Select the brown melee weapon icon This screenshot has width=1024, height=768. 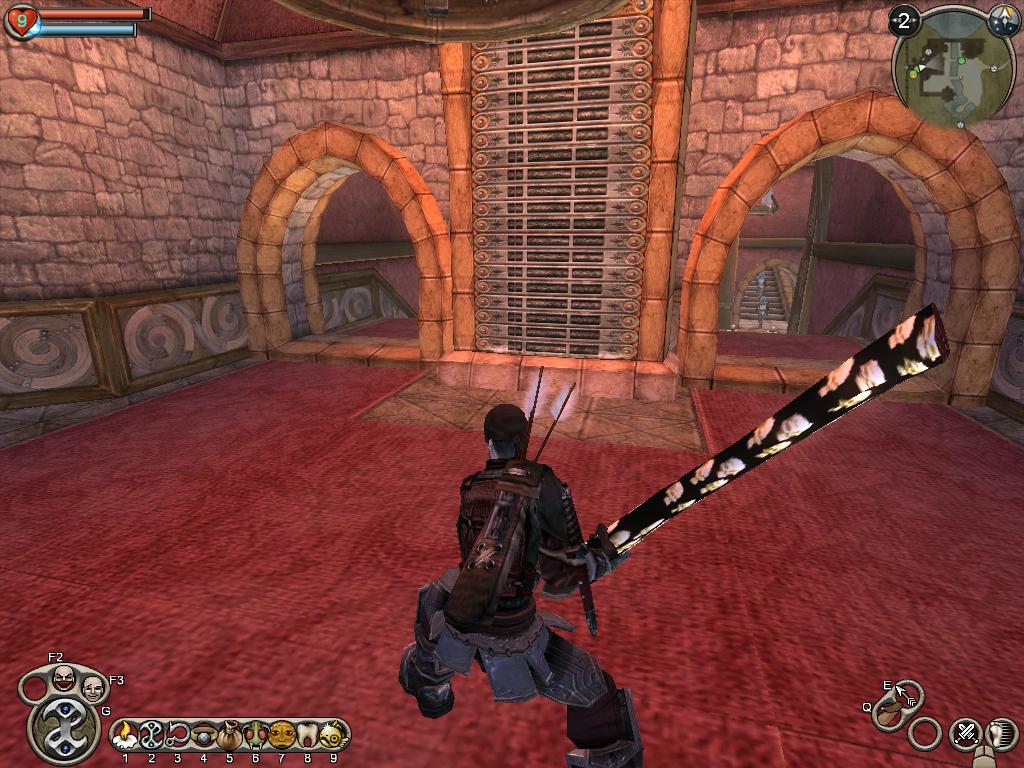point(887,713)
